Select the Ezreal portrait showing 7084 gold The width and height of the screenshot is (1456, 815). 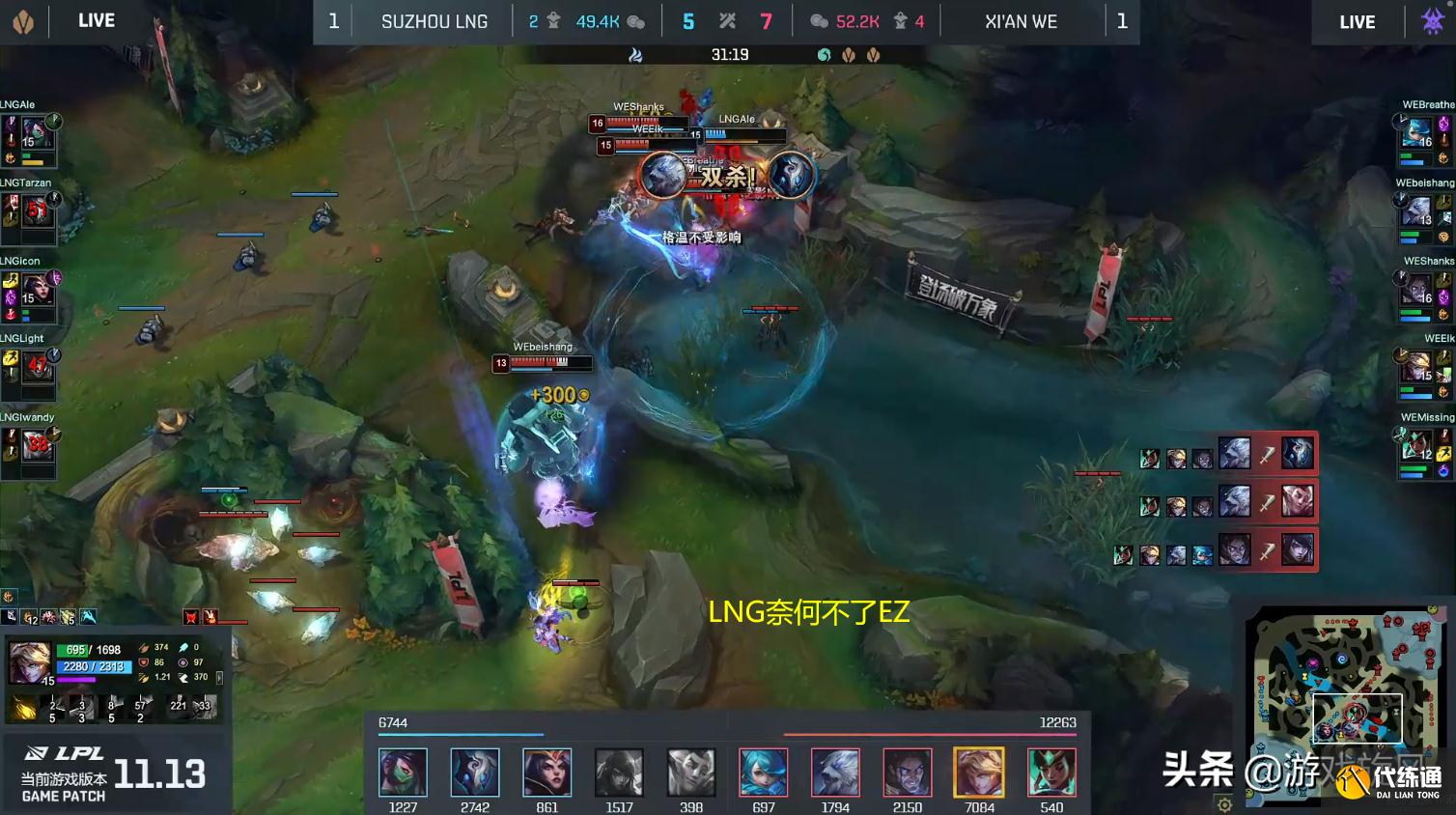tap(979, 772)
